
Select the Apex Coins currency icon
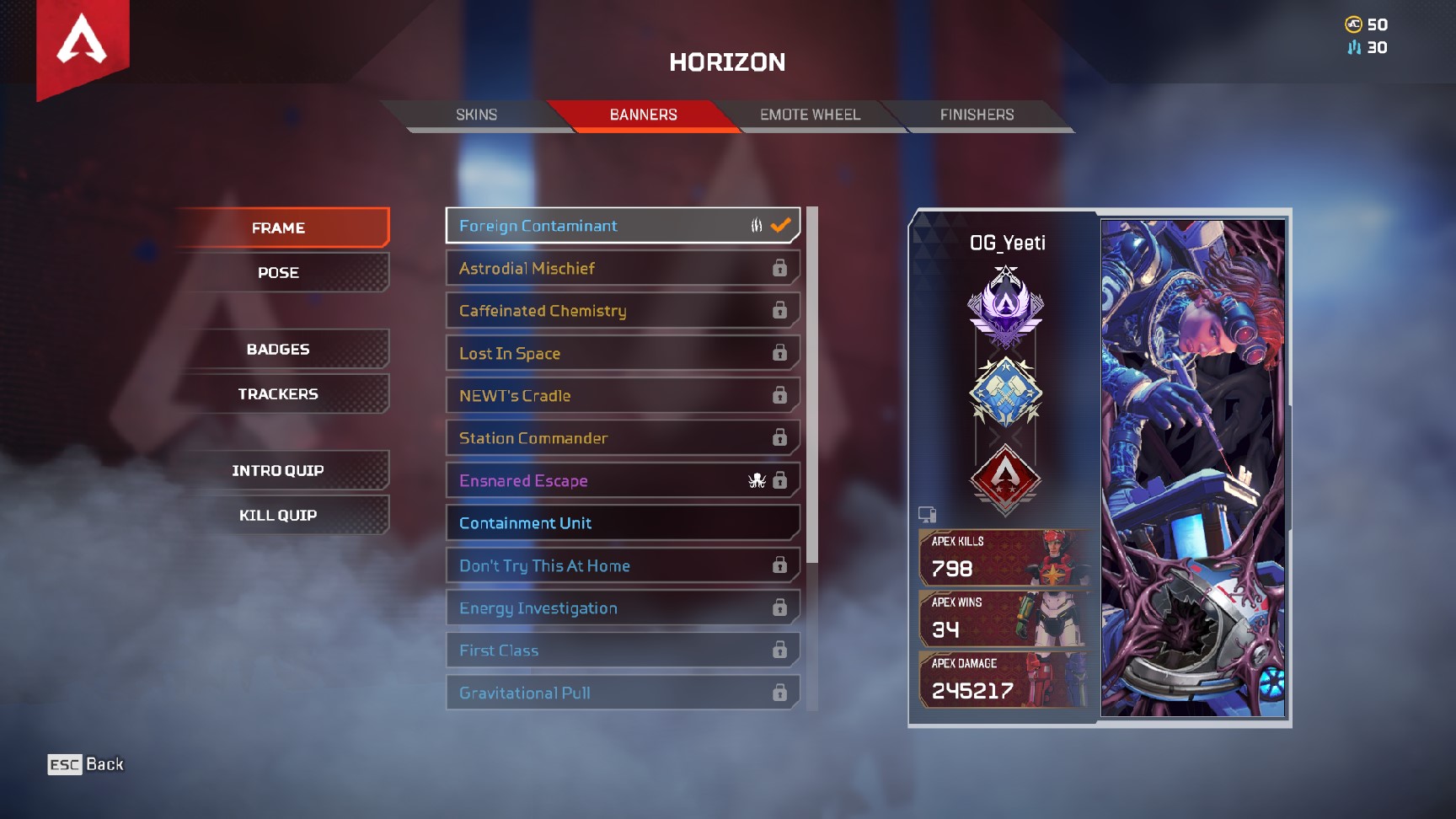pyautogui.click(x=1353, y=24)
